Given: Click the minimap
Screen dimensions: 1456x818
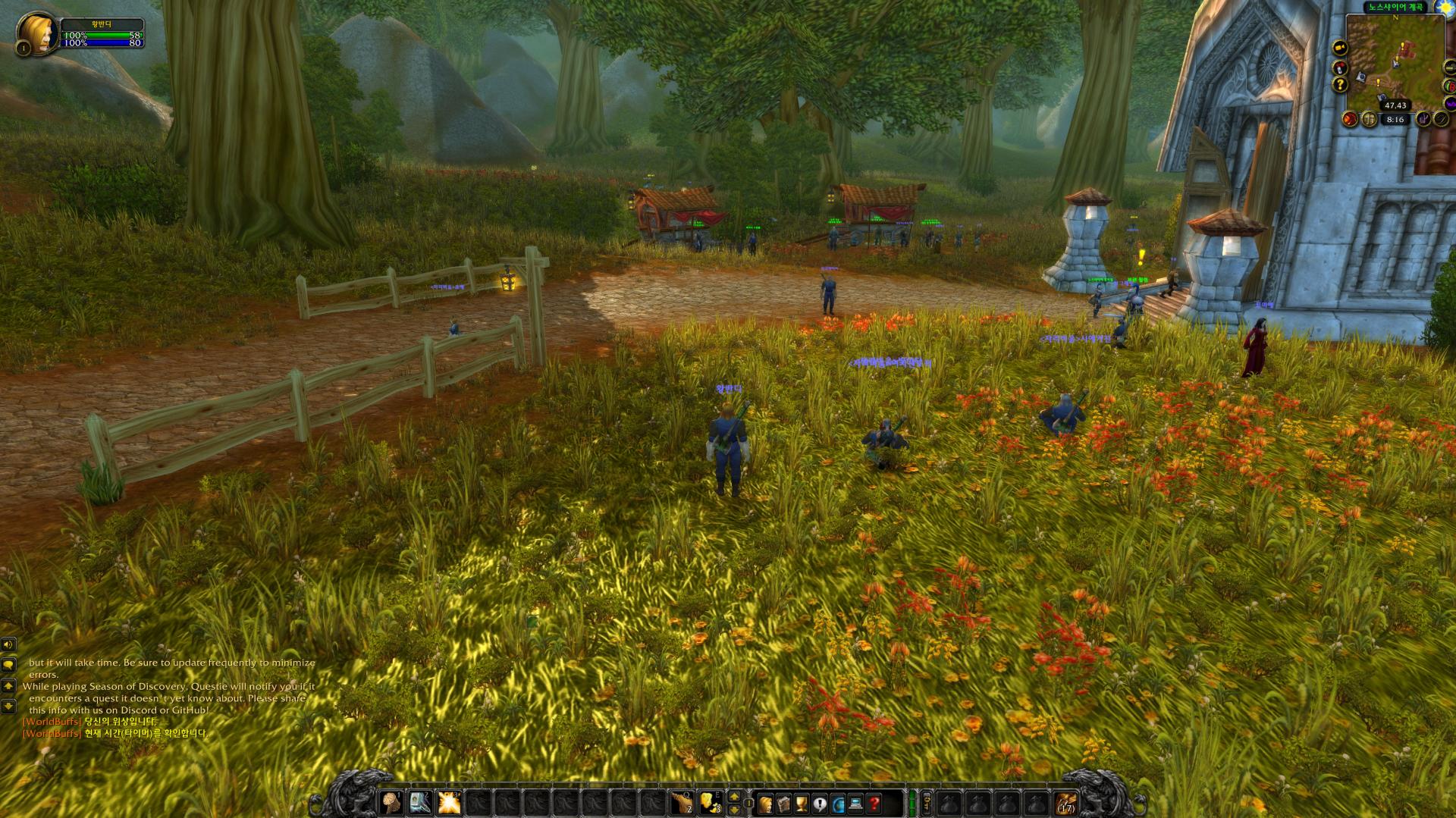Looking at the screenshot, I should click(x=1395, y=61).
